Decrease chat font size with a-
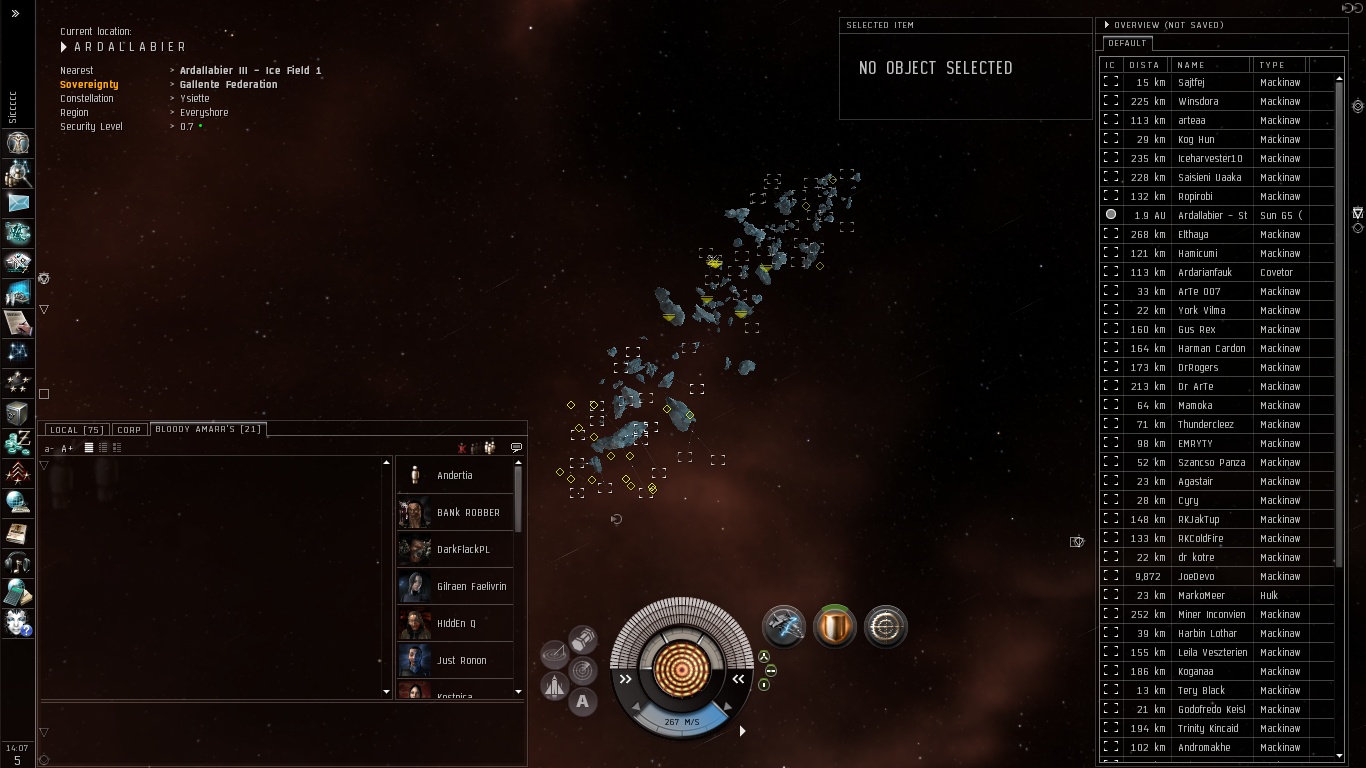 click(50, 449)
